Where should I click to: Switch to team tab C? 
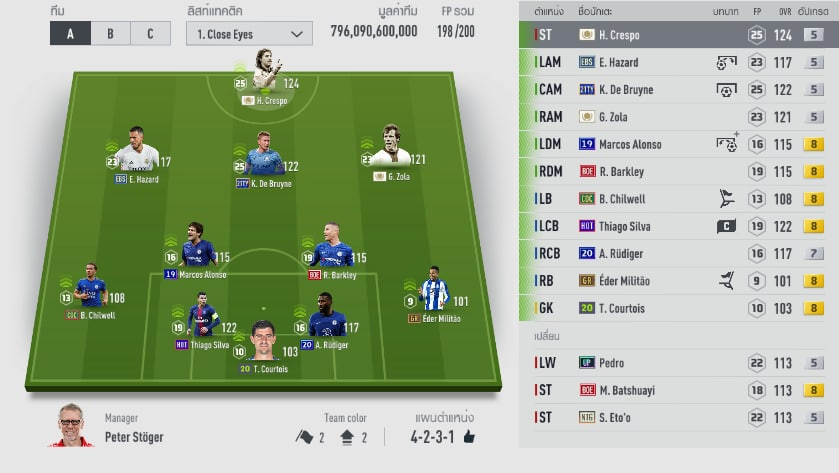(x=150, y=33)
